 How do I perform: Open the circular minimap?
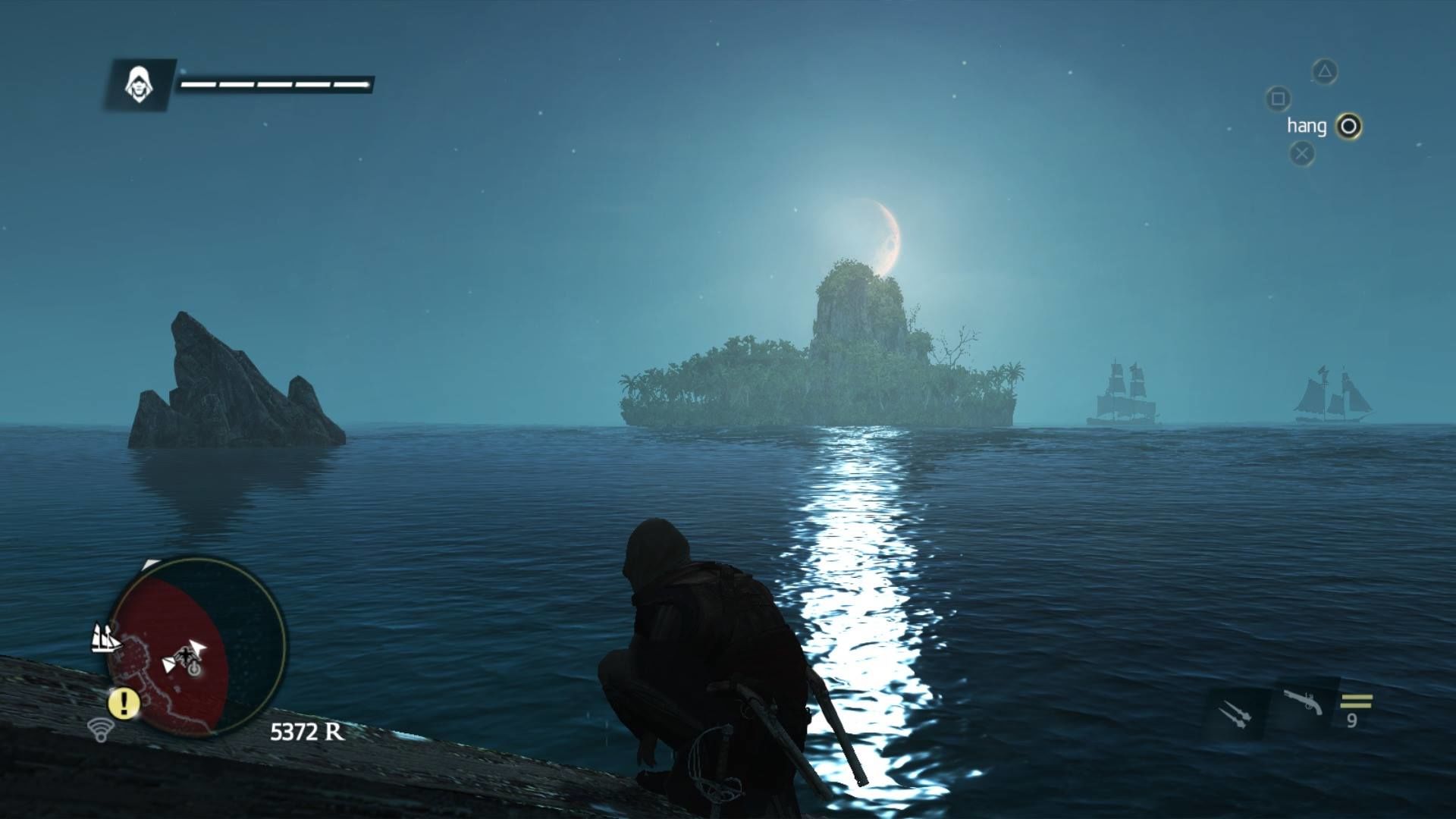point(197,647)
